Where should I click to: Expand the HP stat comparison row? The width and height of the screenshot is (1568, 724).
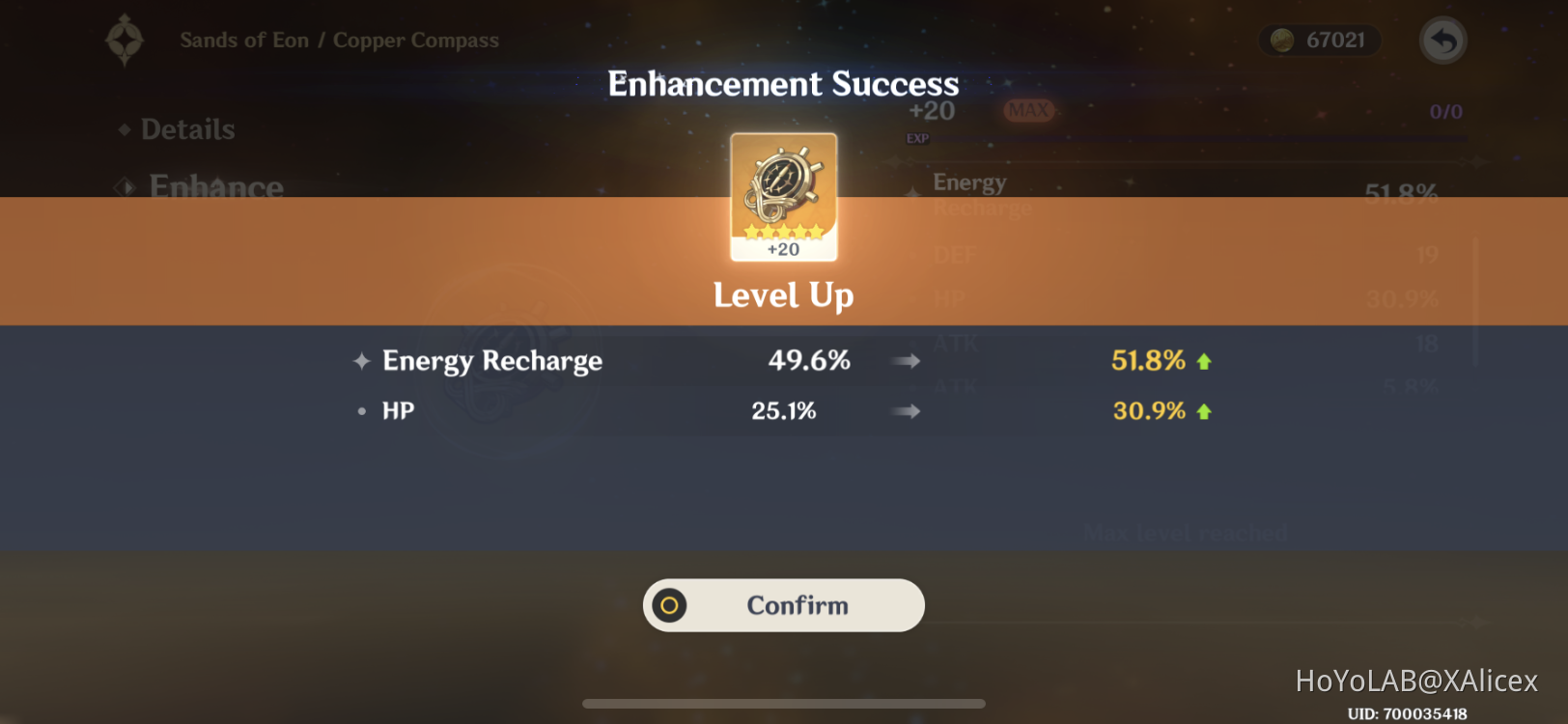tap(783, 410)
